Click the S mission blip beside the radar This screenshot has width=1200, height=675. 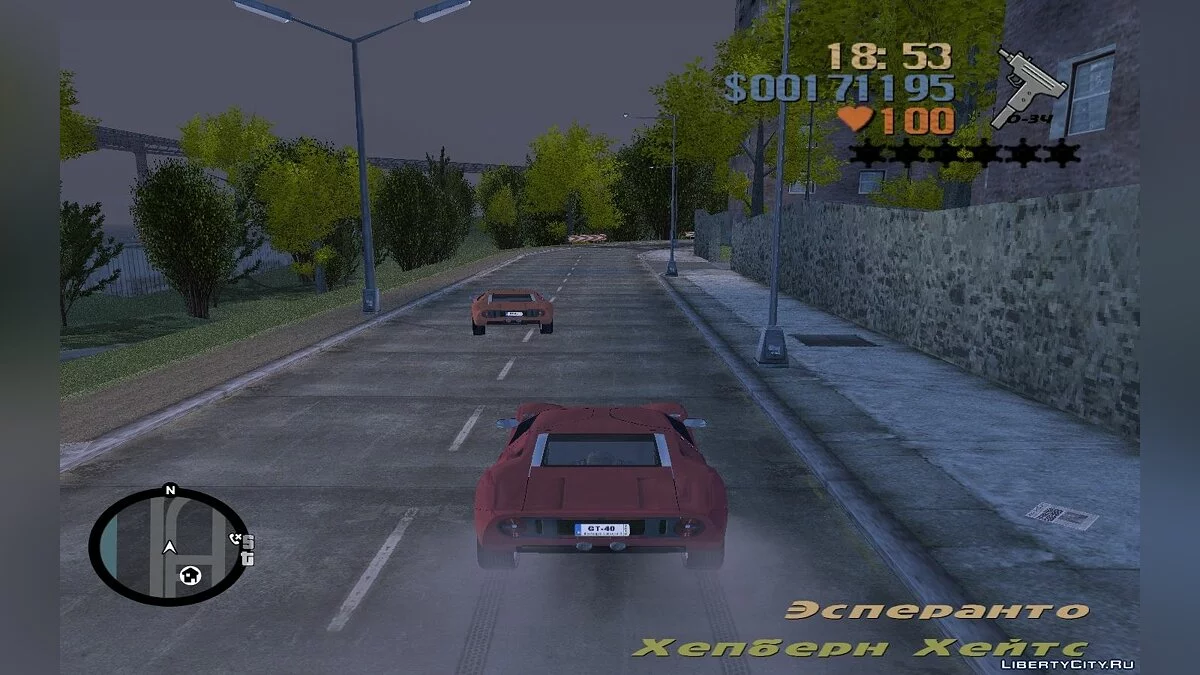247,543
